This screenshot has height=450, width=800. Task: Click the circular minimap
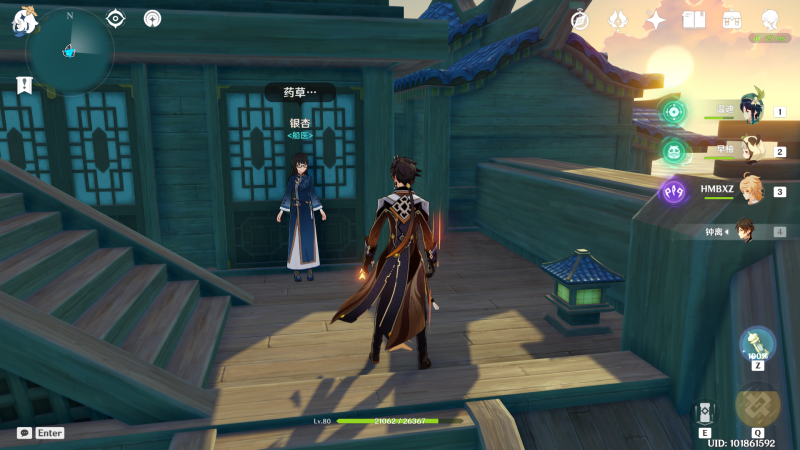coord(70,51)
